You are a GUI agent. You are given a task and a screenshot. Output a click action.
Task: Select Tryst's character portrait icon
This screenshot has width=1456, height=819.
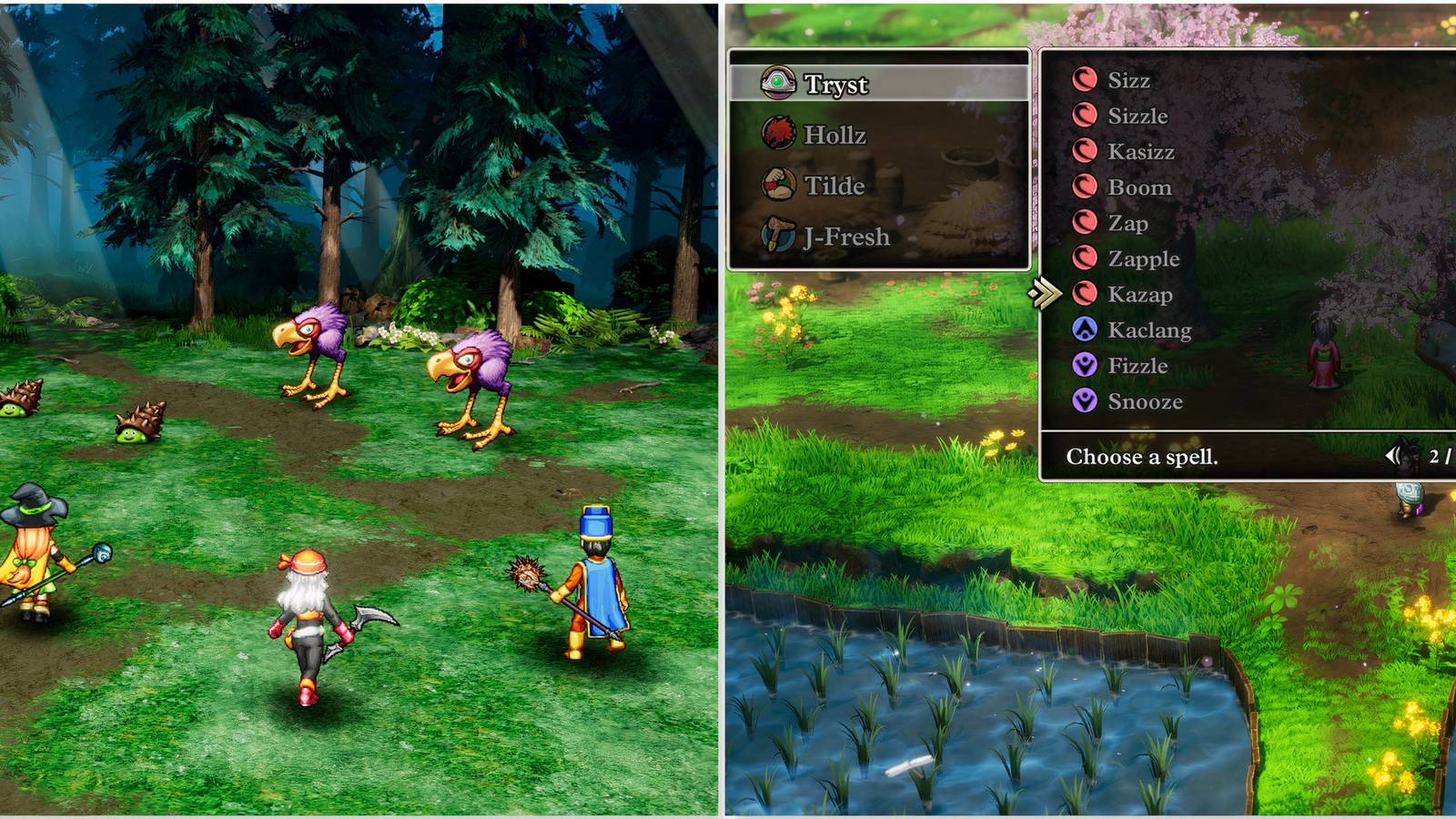(780, 85)
